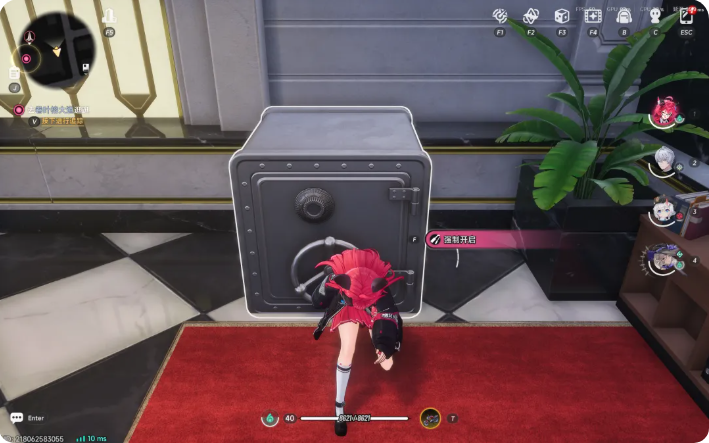Open the character figure icon

tap(655, 16)
